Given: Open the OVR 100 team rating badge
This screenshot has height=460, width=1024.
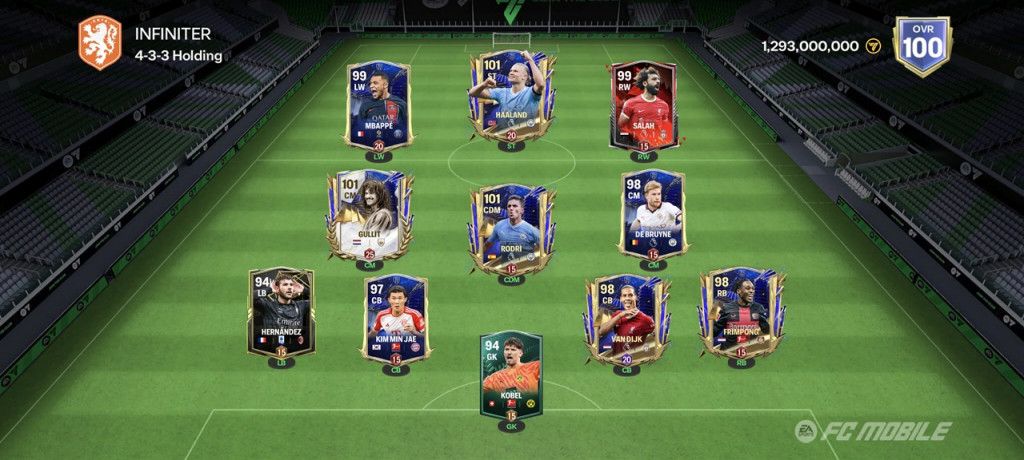Looking at the screenshot, I should click(922, 46).
